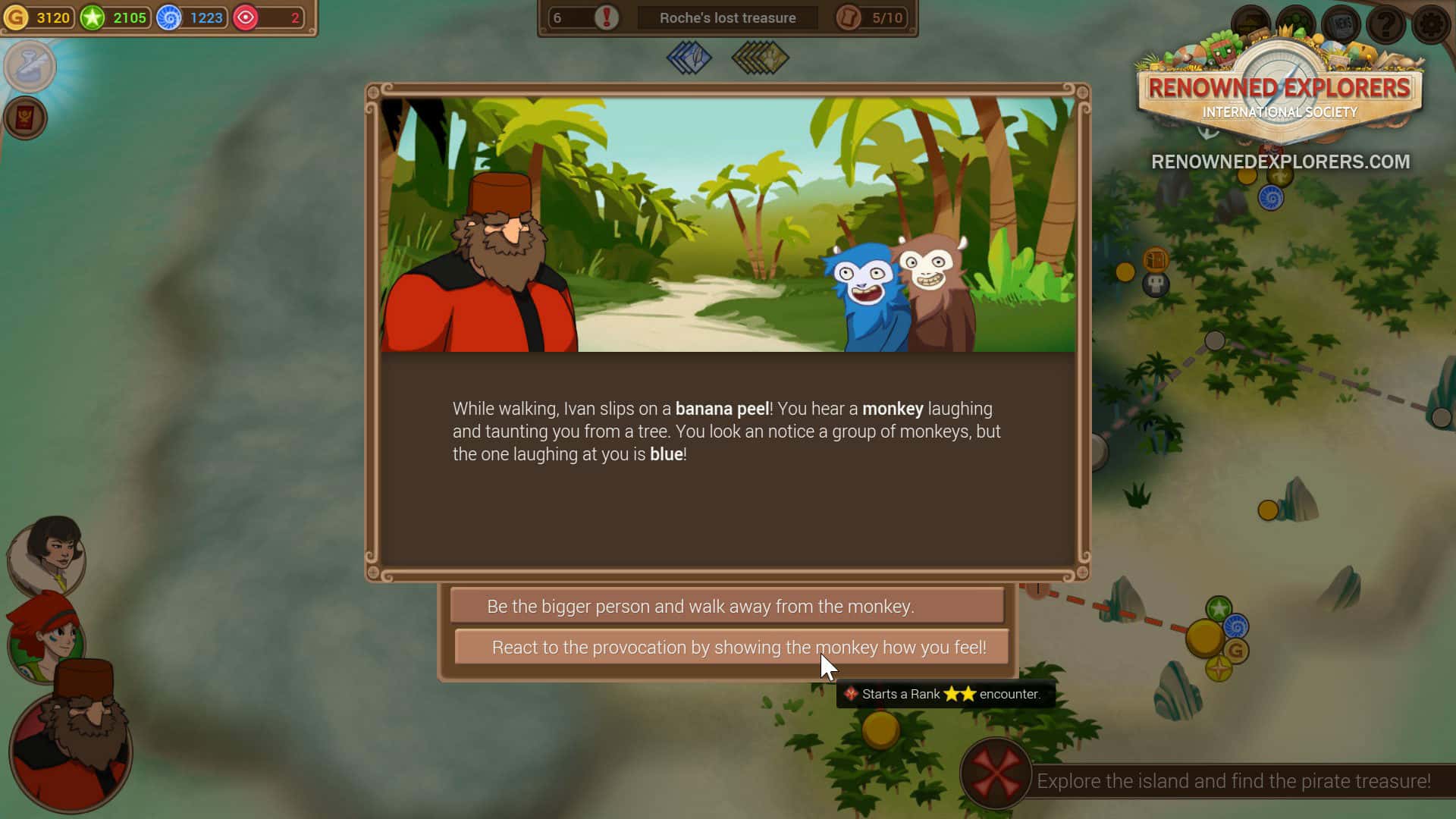Click the green star status icon
The image size is (1456, 819).
click(93, 17)
